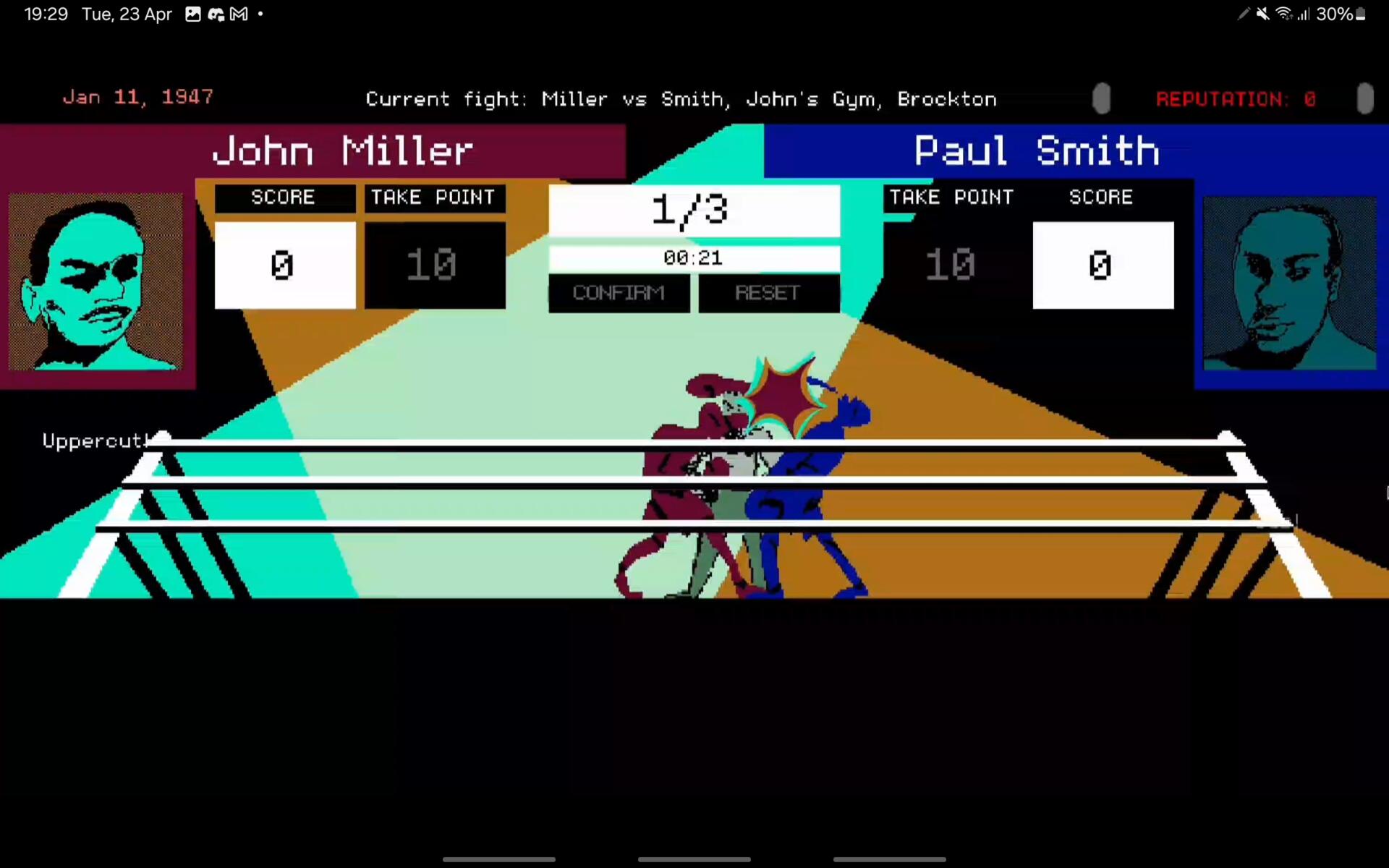1389x868 pixels.
Task: Reset the round scoring
Action: pos(768,293)
